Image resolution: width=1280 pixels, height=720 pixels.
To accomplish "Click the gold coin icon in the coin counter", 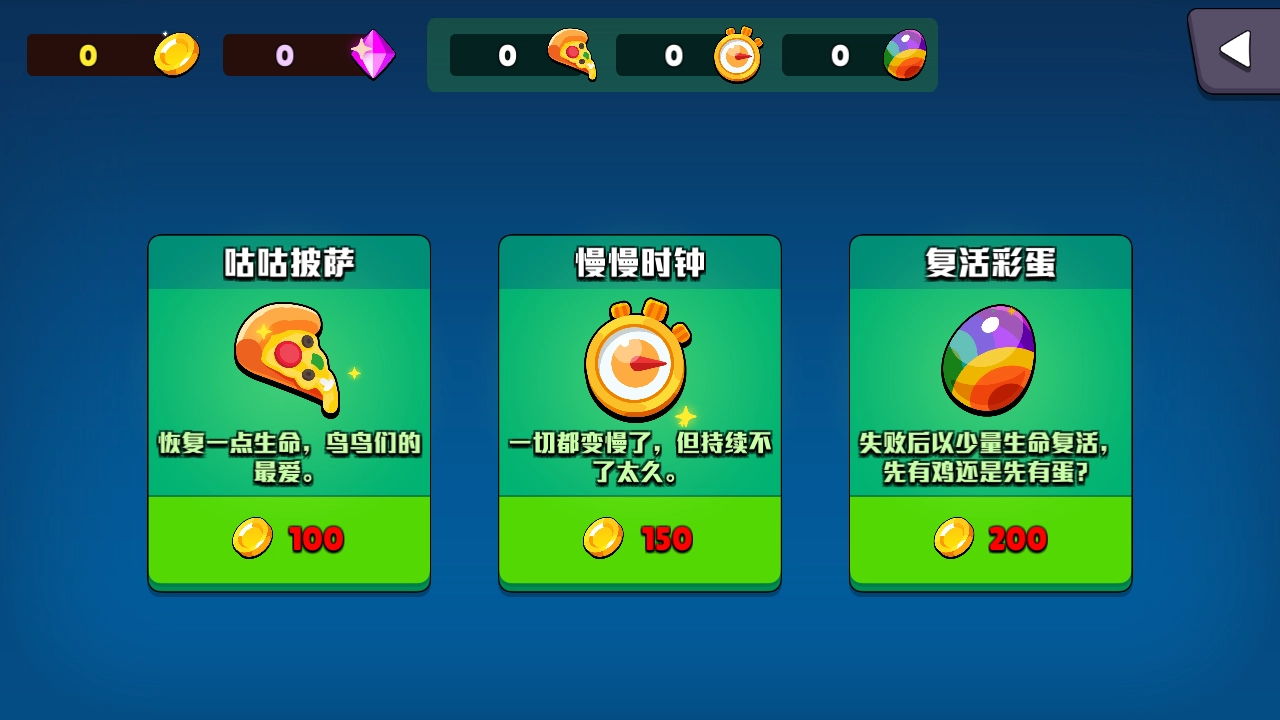I will pyautogui.click(x=176, y=54).
